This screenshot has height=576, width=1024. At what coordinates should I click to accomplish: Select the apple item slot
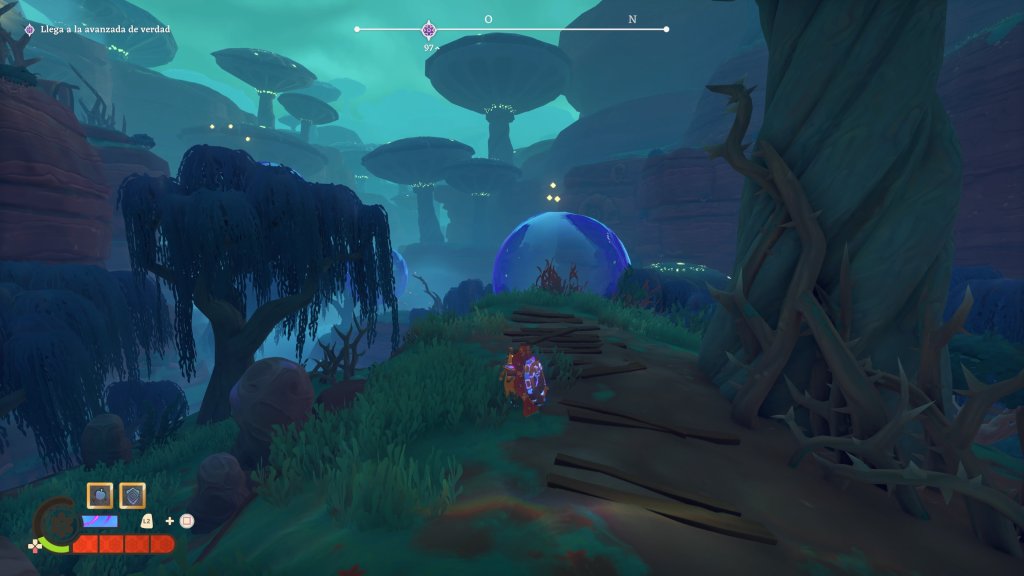click(x=100, y=495)
